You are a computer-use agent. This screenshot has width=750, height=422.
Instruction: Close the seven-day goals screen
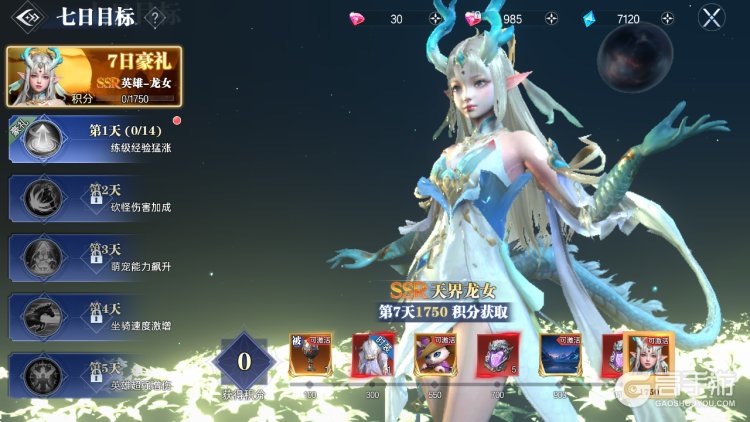click(711, 17)
